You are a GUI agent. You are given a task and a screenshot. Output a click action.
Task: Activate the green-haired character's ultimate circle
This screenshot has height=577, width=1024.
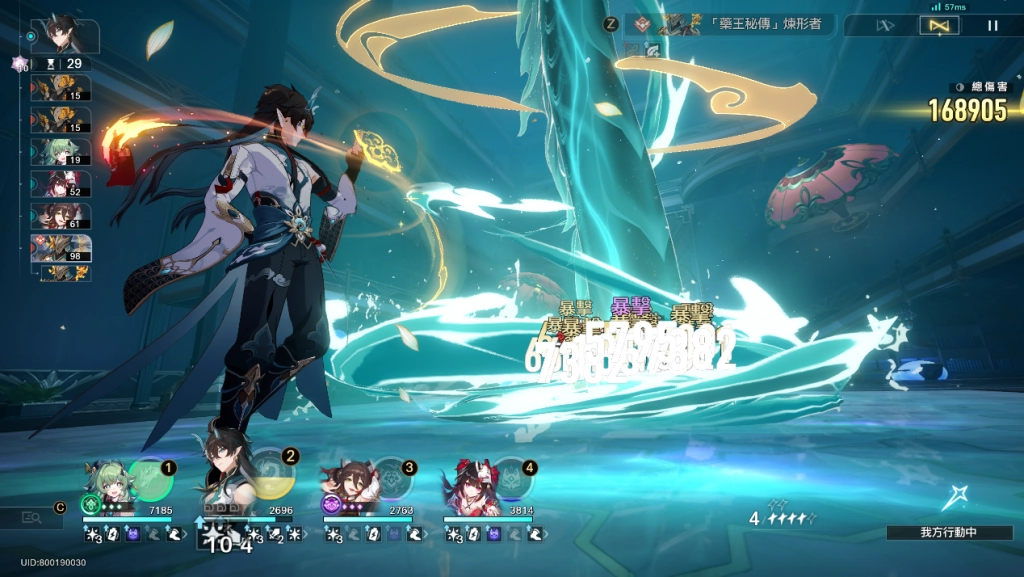(152, 477)
